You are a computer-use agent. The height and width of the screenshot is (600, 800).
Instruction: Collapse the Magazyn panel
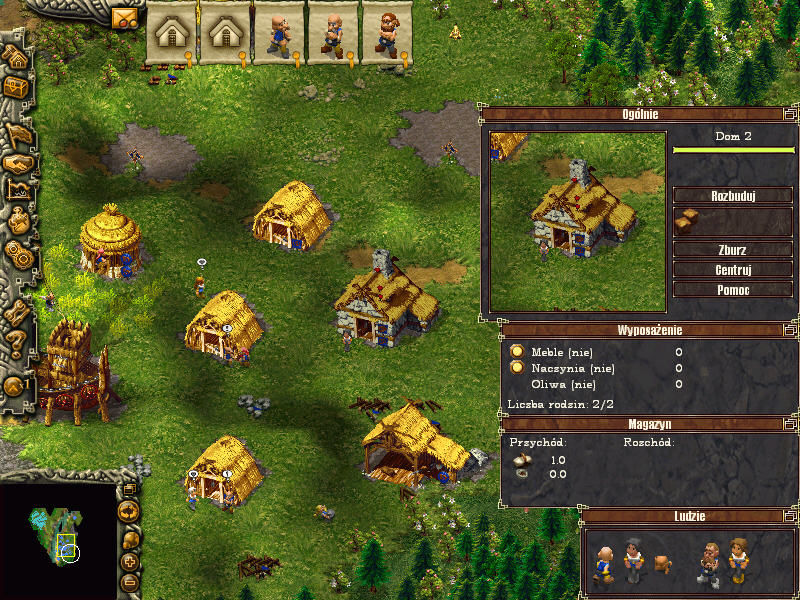click(790, 424)
